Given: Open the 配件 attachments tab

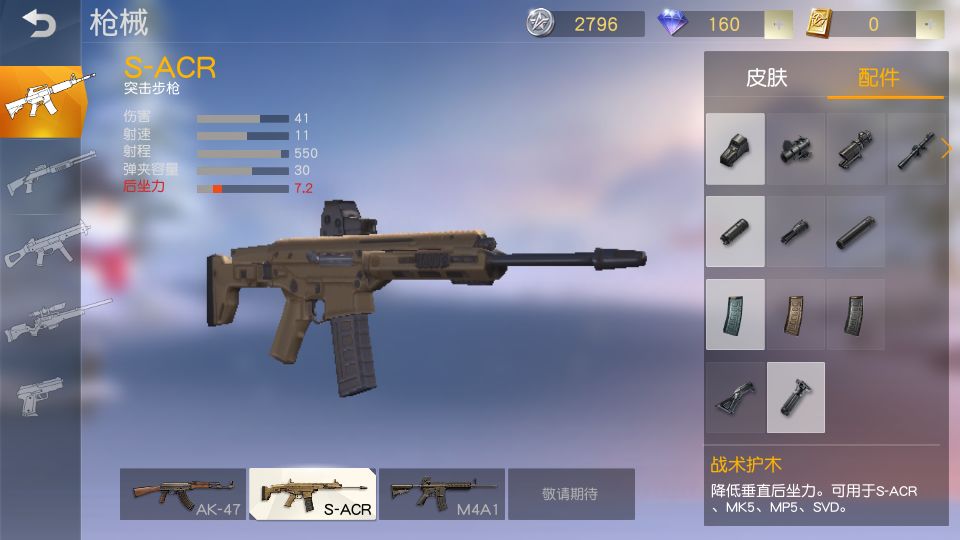Looking at the screenshot, I should tap(879, 78).
